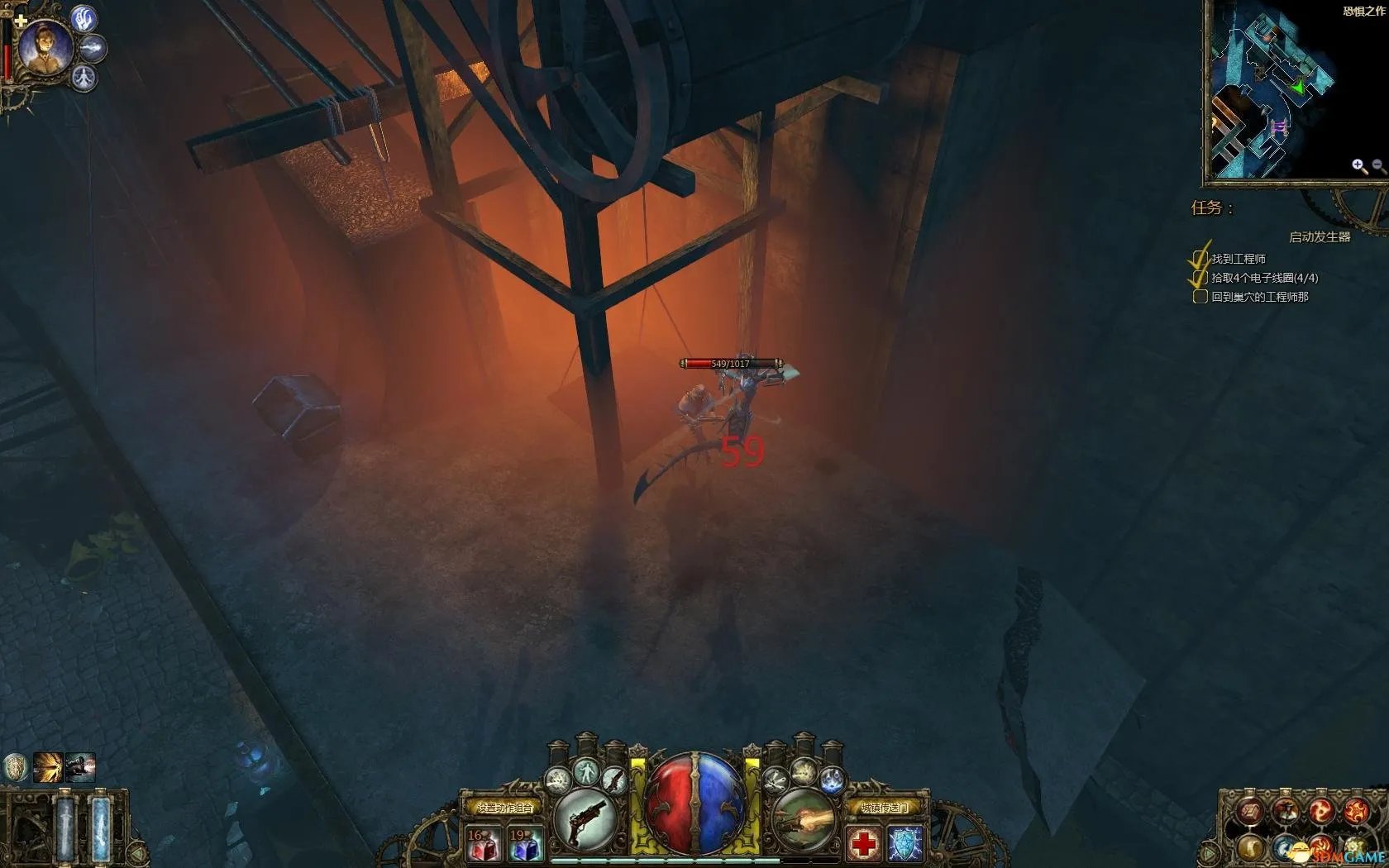
Task: Open the 城镇传送门 town portal
Action: [x=885, y=807]
